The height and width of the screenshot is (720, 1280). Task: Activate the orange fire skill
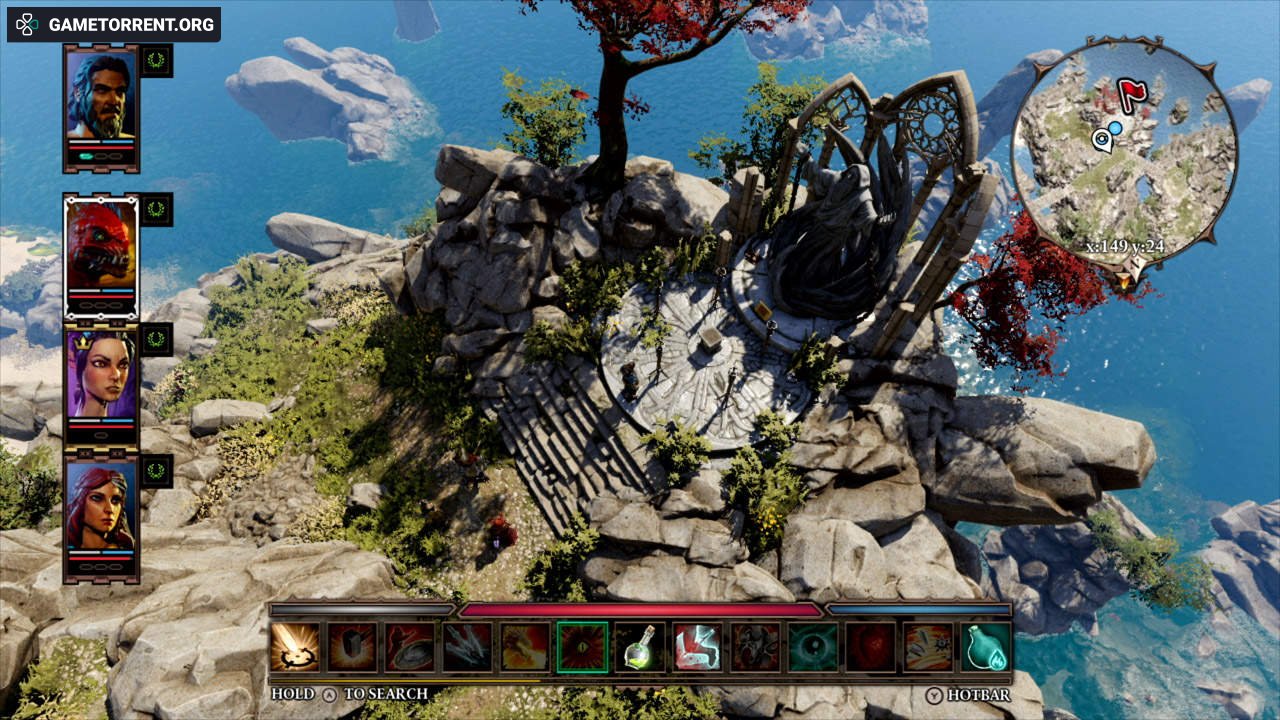pyautogui.click(x=526, y=647)
